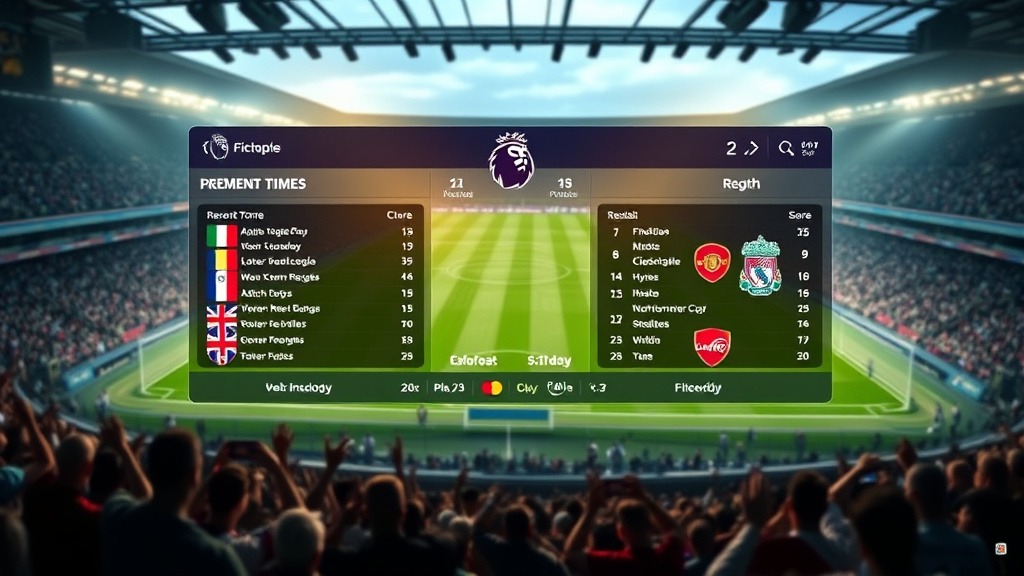Open the PREMENT TIMES section

point(253,184)
